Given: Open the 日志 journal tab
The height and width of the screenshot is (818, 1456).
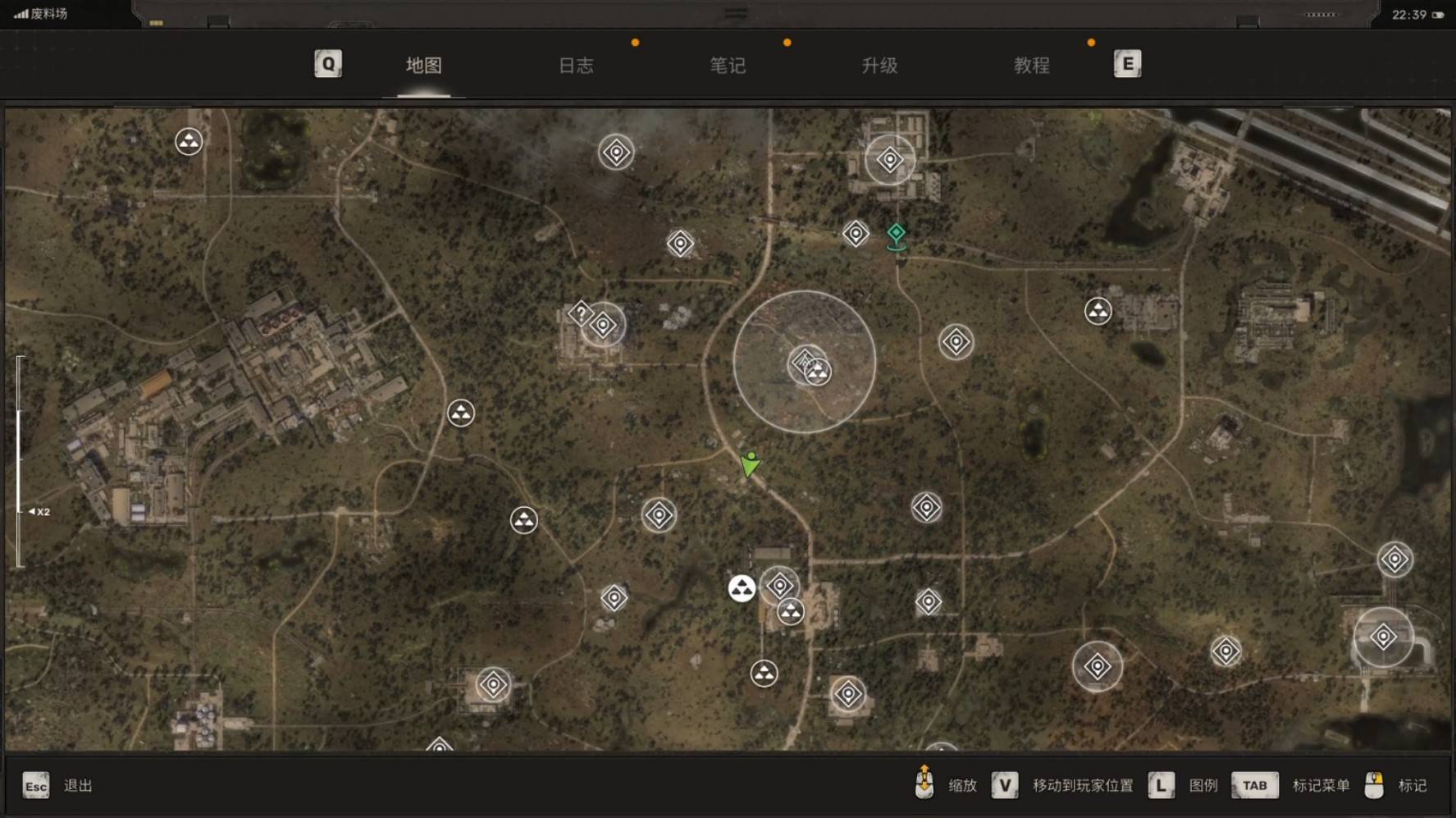Looking at the screenshot, I should [576, 66].
